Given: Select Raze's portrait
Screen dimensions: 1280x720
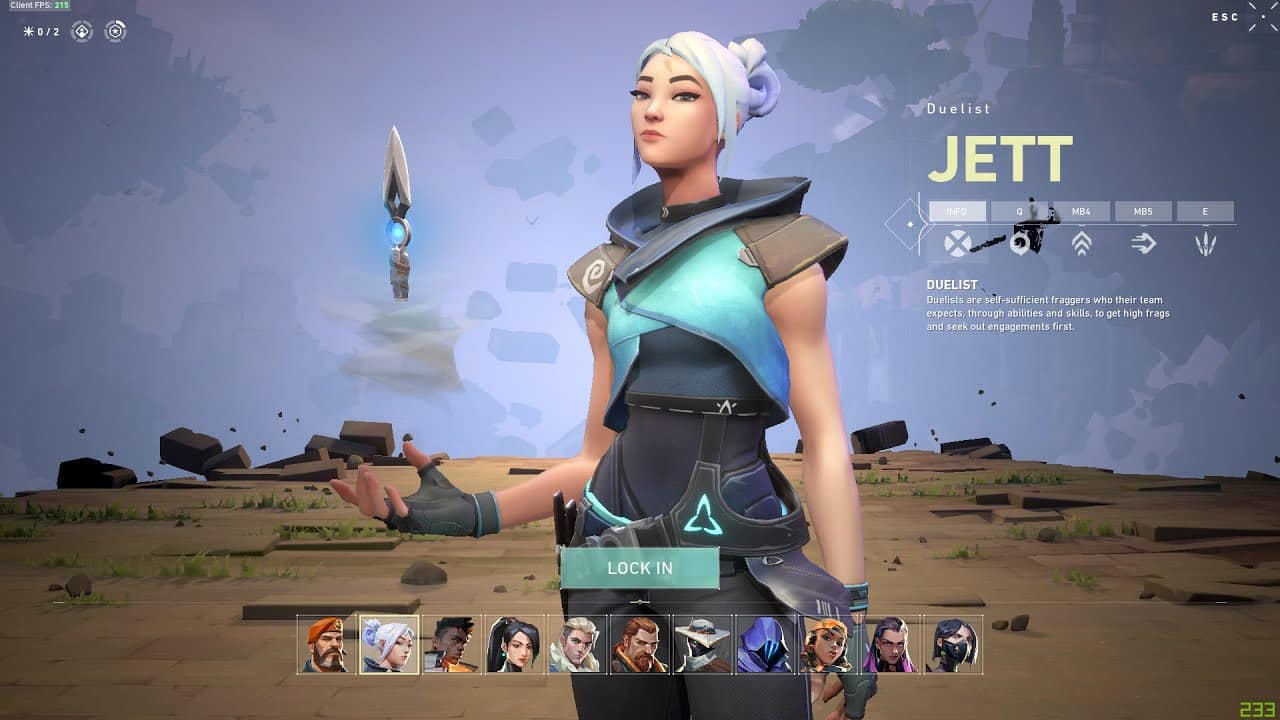Looking at the screenshot, I should tap(827, 644).
